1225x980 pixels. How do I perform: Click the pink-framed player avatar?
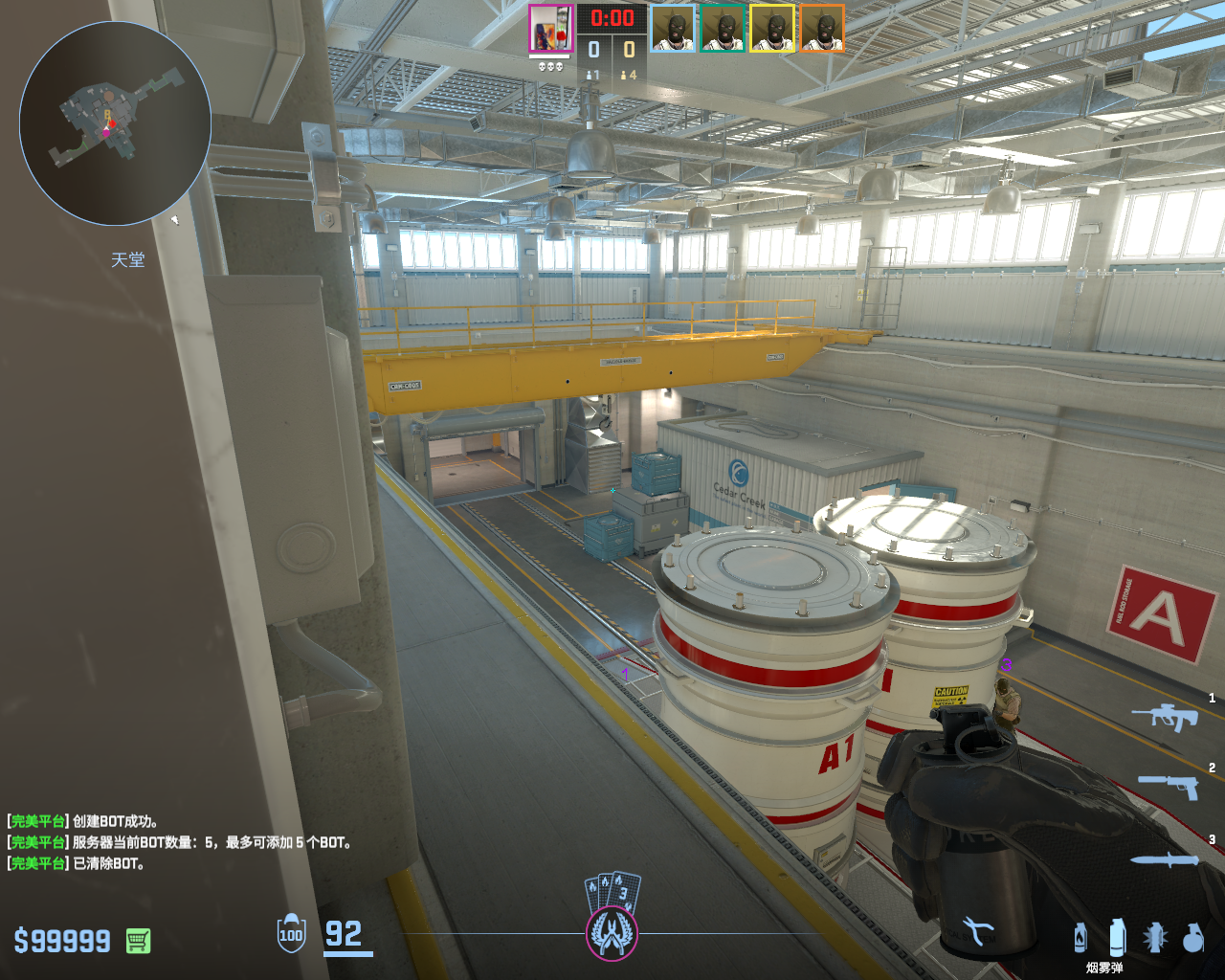click(x=551, y=29)
